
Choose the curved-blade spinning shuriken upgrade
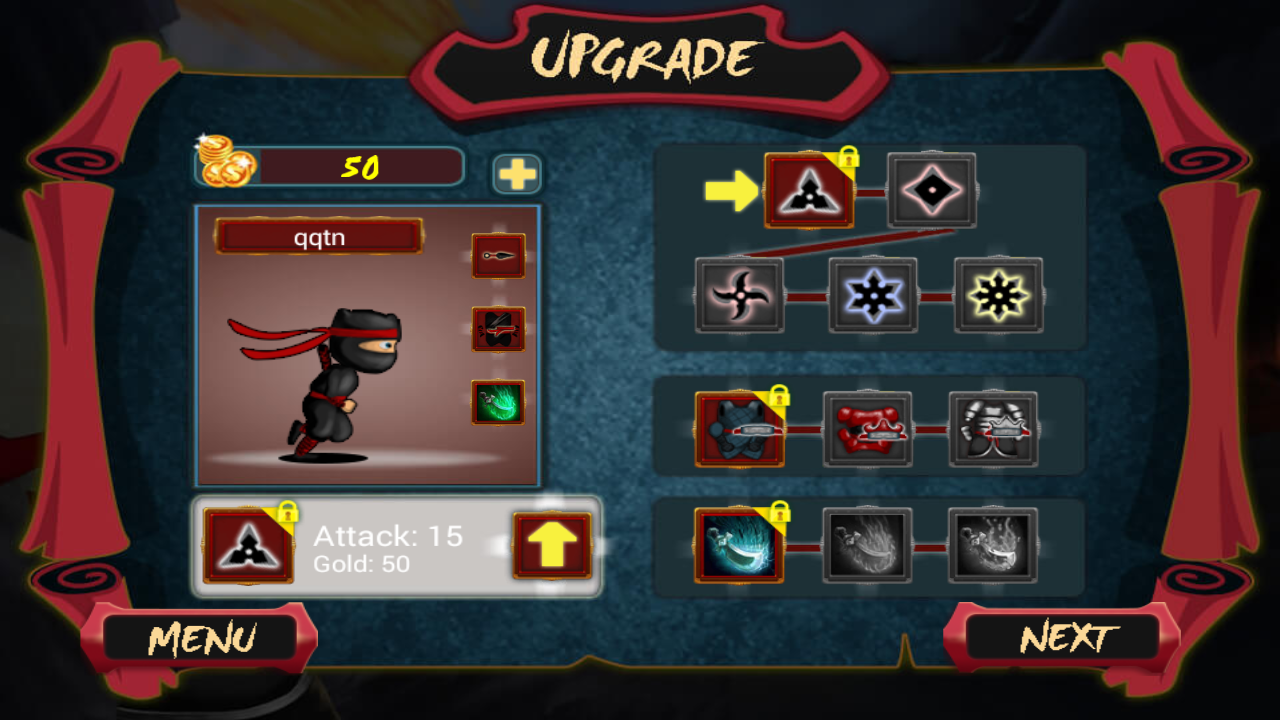739,296
